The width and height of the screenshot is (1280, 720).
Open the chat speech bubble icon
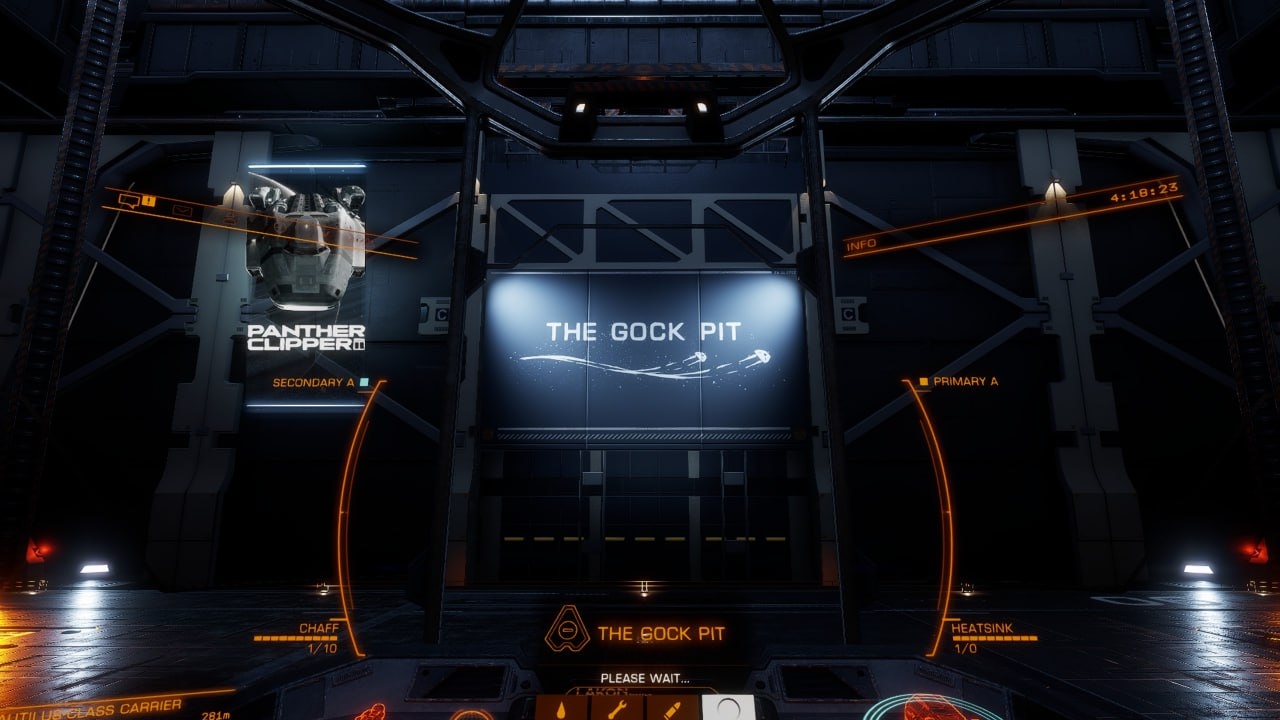128,201
